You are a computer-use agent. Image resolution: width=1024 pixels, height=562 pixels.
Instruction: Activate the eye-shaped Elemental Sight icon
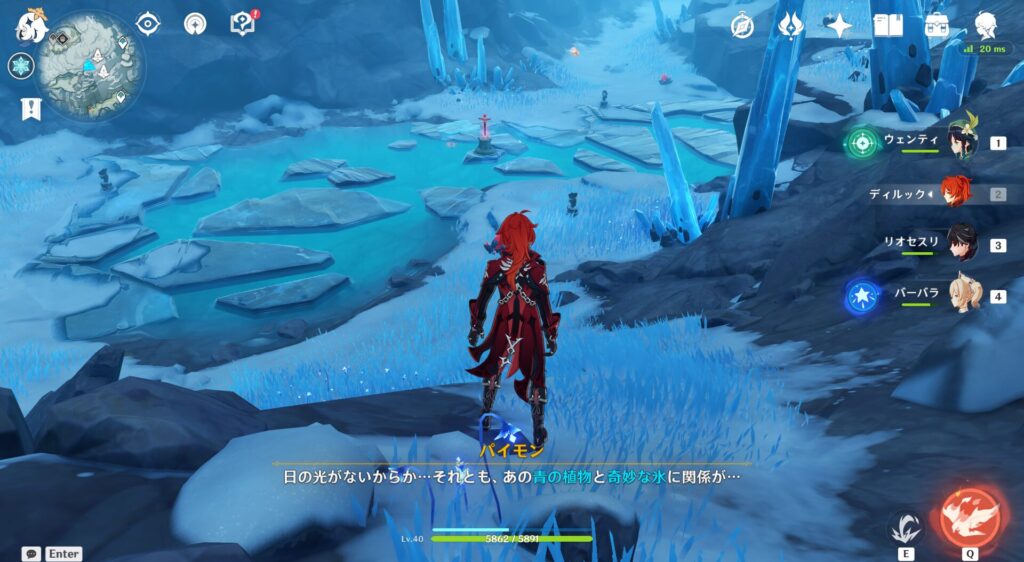point(148,23)
